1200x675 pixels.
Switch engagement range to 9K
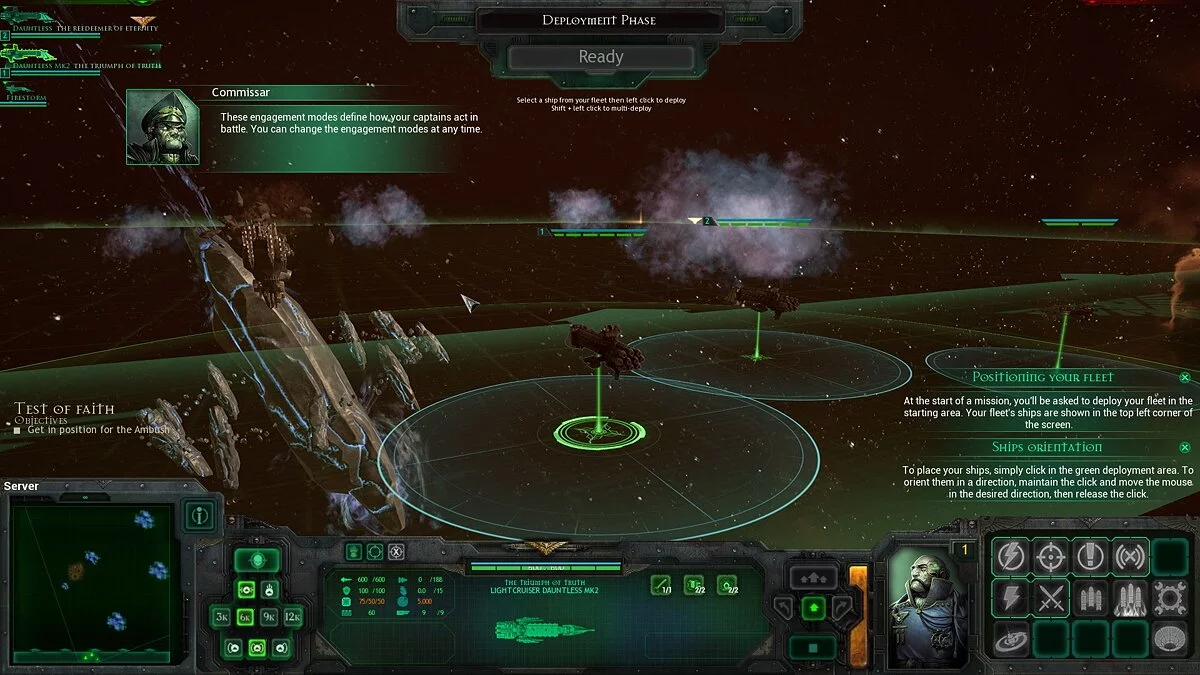(269, 617)
